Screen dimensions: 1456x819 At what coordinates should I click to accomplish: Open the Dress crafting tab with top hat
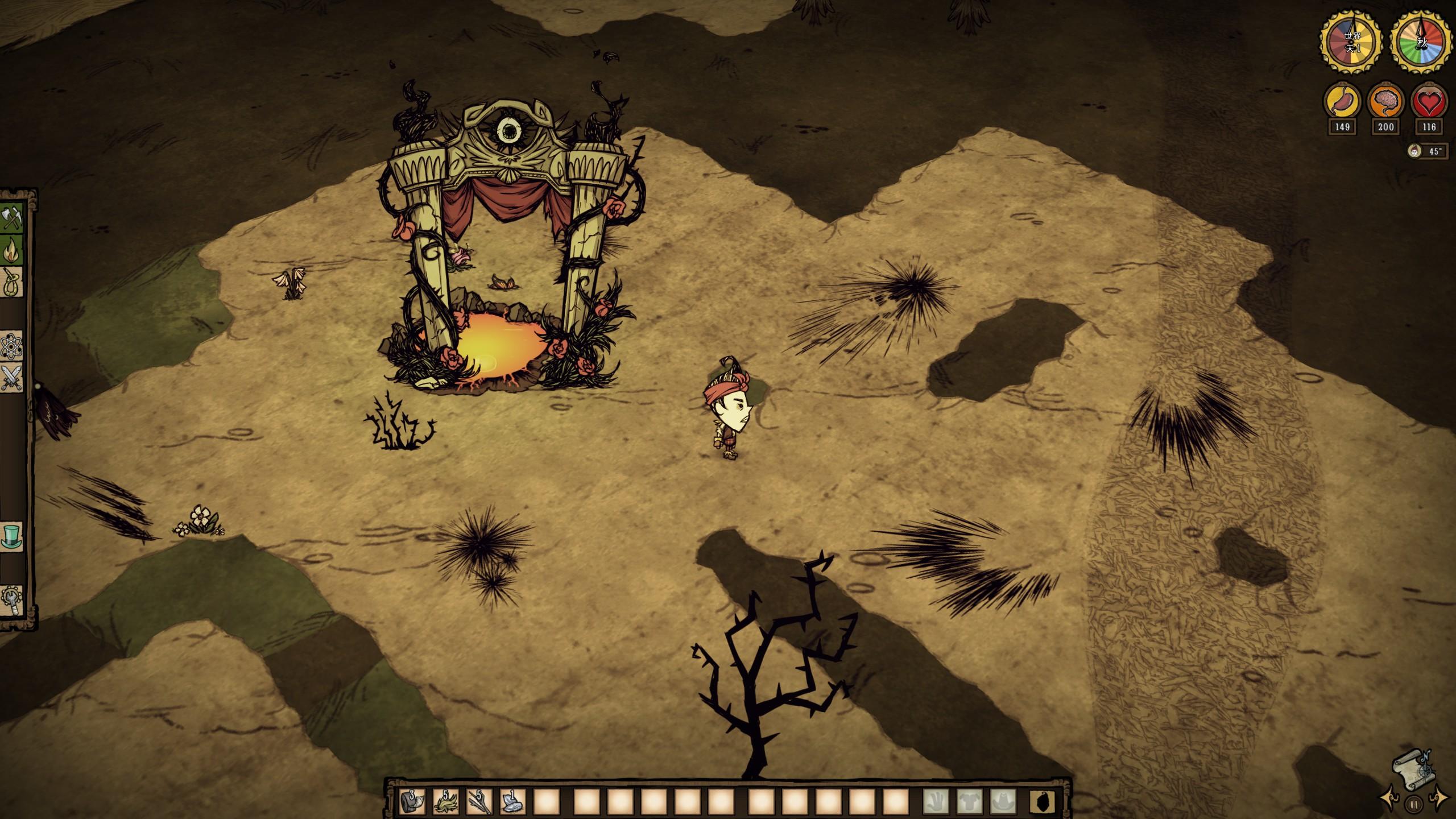point(12,536)
